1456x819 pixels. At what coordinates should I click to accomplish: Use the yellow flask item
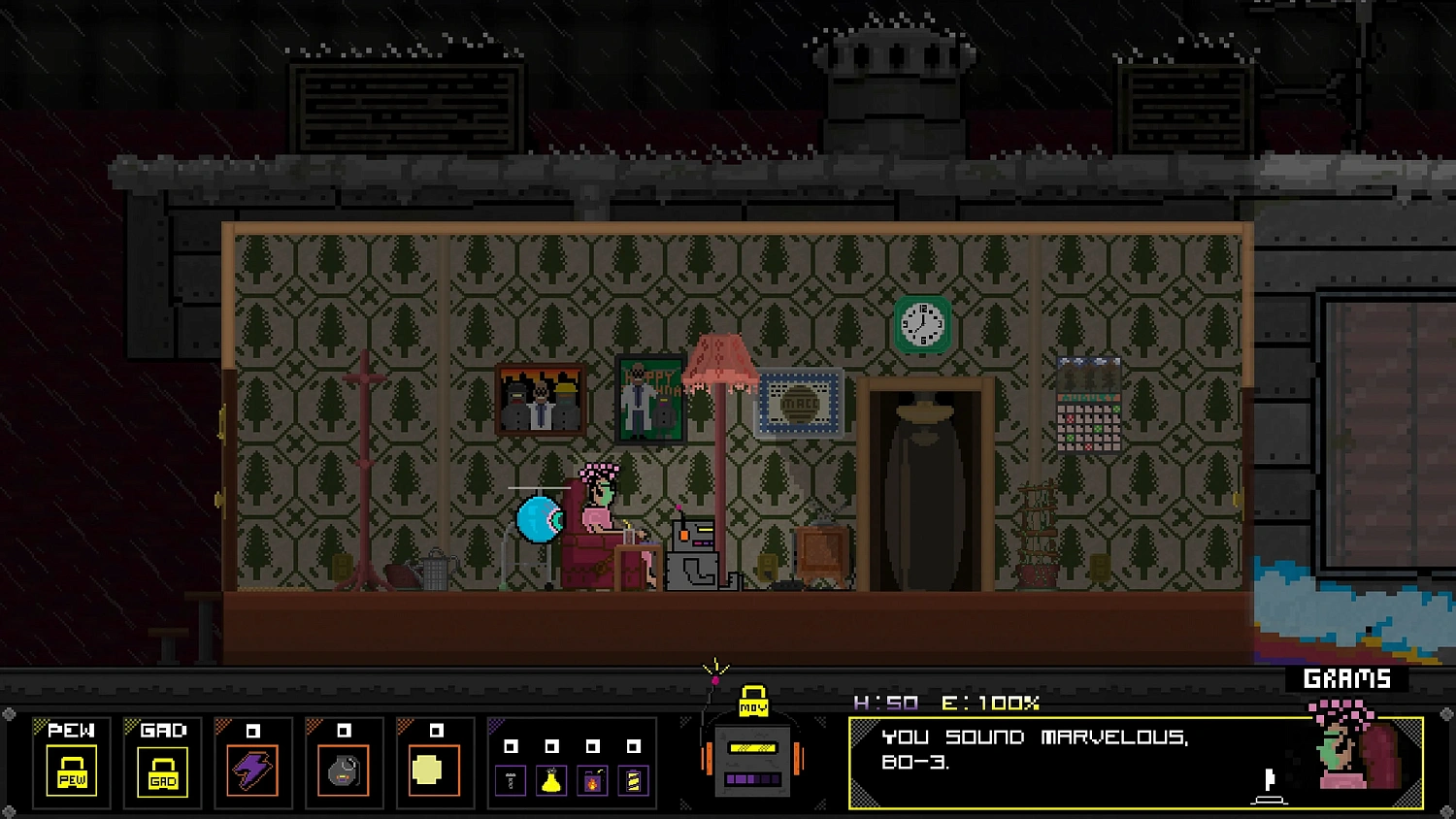coord(551,780)
